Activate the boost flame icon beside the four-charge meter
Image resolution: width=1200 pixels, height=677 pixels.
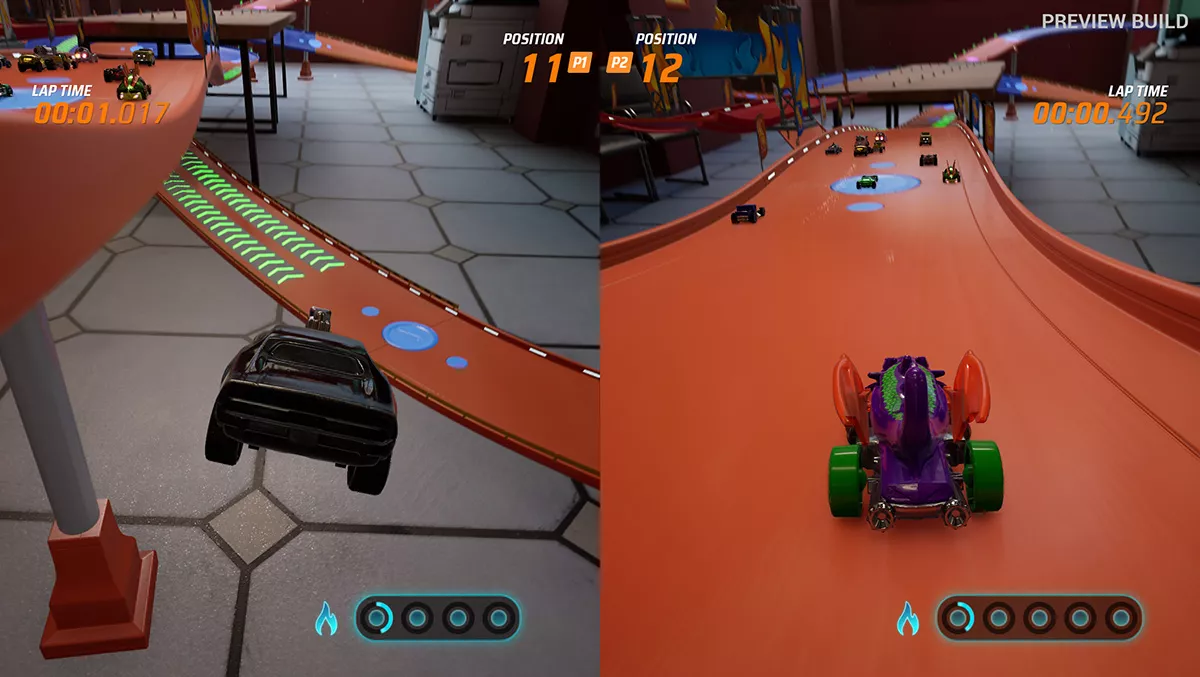pyautogui.click(x=326, y=620)
